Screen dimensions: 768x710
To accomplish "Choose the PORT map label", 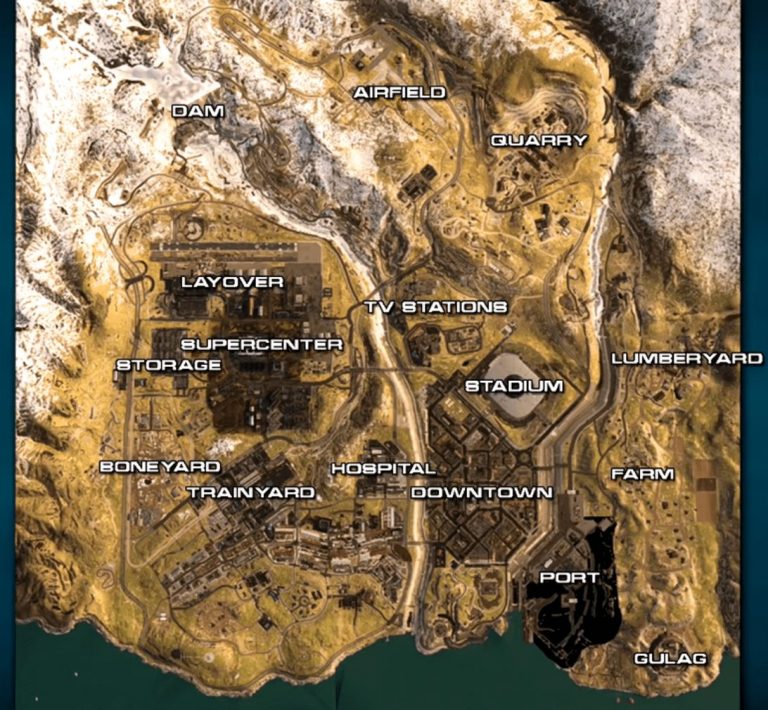I will (569, 578).
